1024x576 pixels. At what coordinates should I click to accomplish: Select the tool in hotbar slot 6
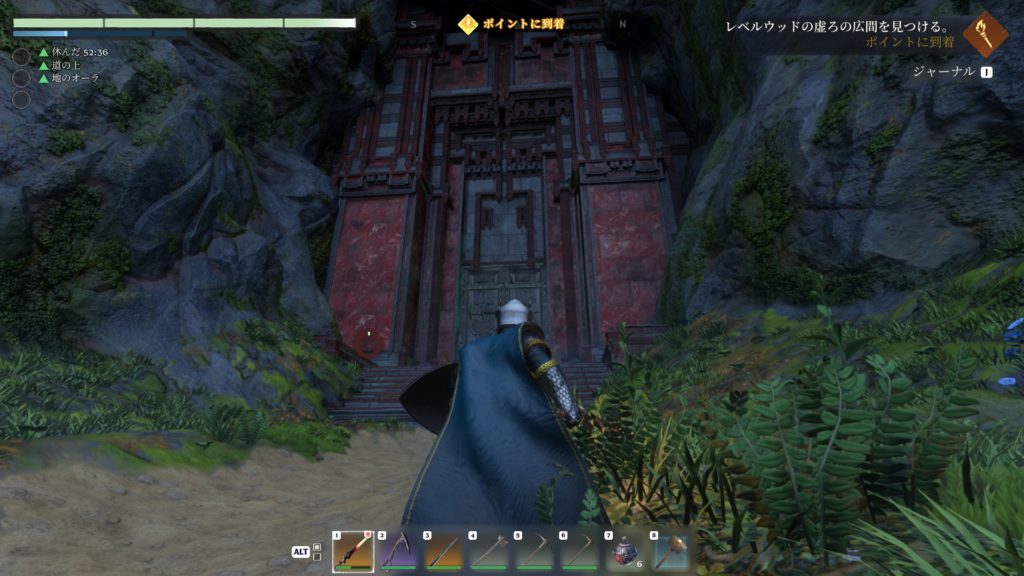point(580,550)
